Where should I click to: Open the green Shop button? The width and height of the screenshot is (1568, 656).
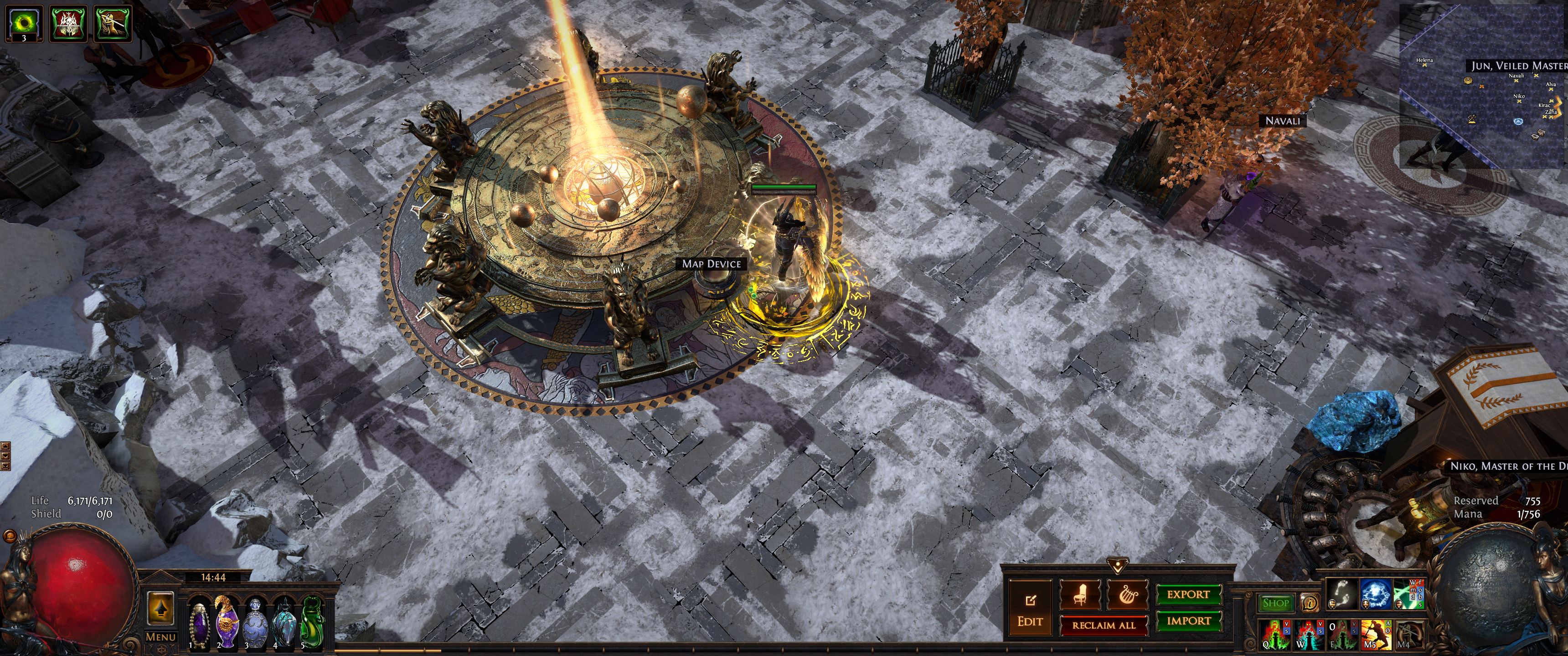[1275, 603]
